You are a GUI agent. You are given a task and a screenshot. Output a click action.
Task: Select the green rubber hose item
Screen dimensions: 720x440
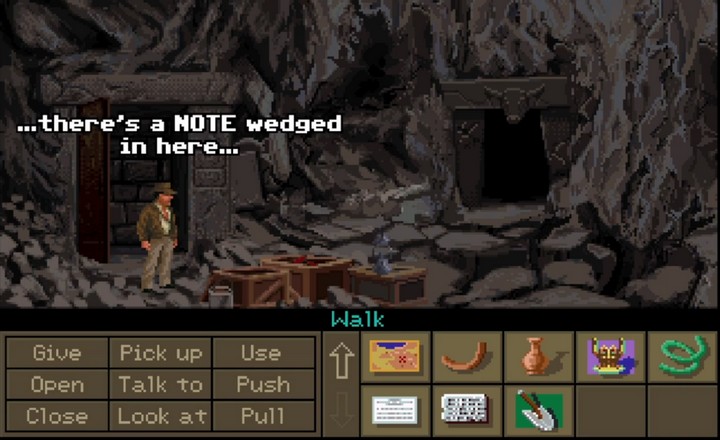[x=682, y=357]
